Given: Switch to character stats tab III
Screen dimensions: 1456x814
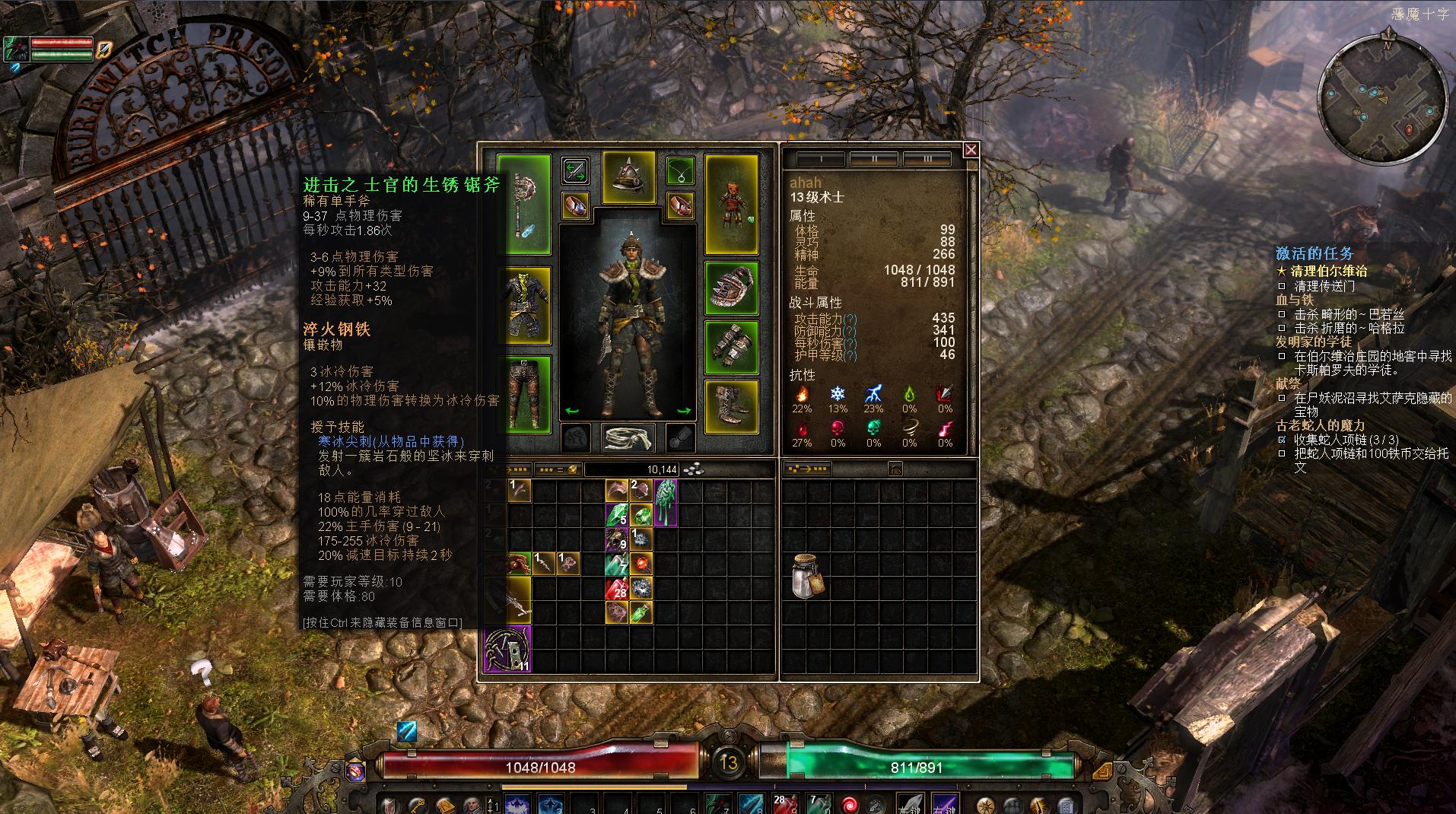Looking at the screenshot, I should (927, 159).
